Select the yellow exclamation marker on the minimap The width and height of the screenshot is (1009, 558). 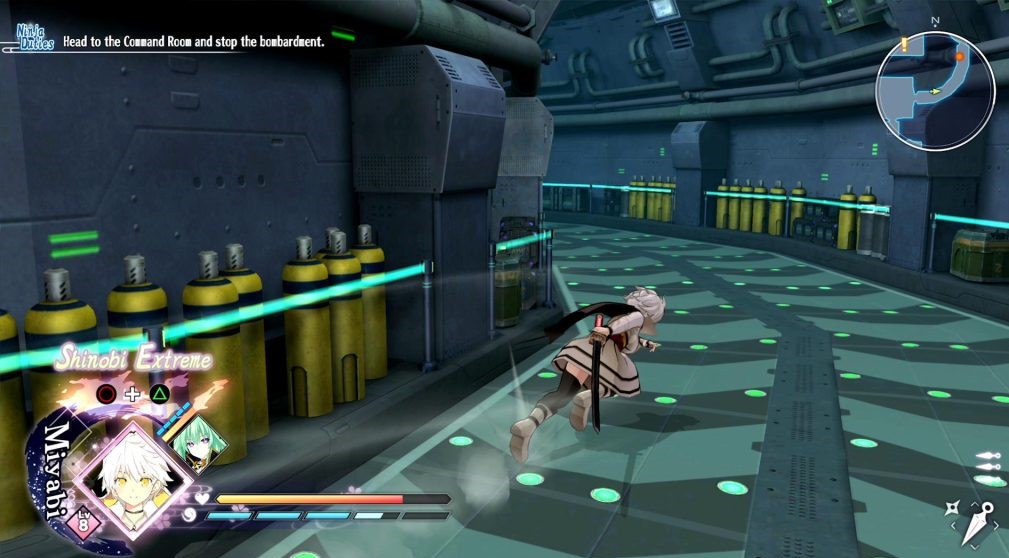pyautogui.click(x=903, y=43)
